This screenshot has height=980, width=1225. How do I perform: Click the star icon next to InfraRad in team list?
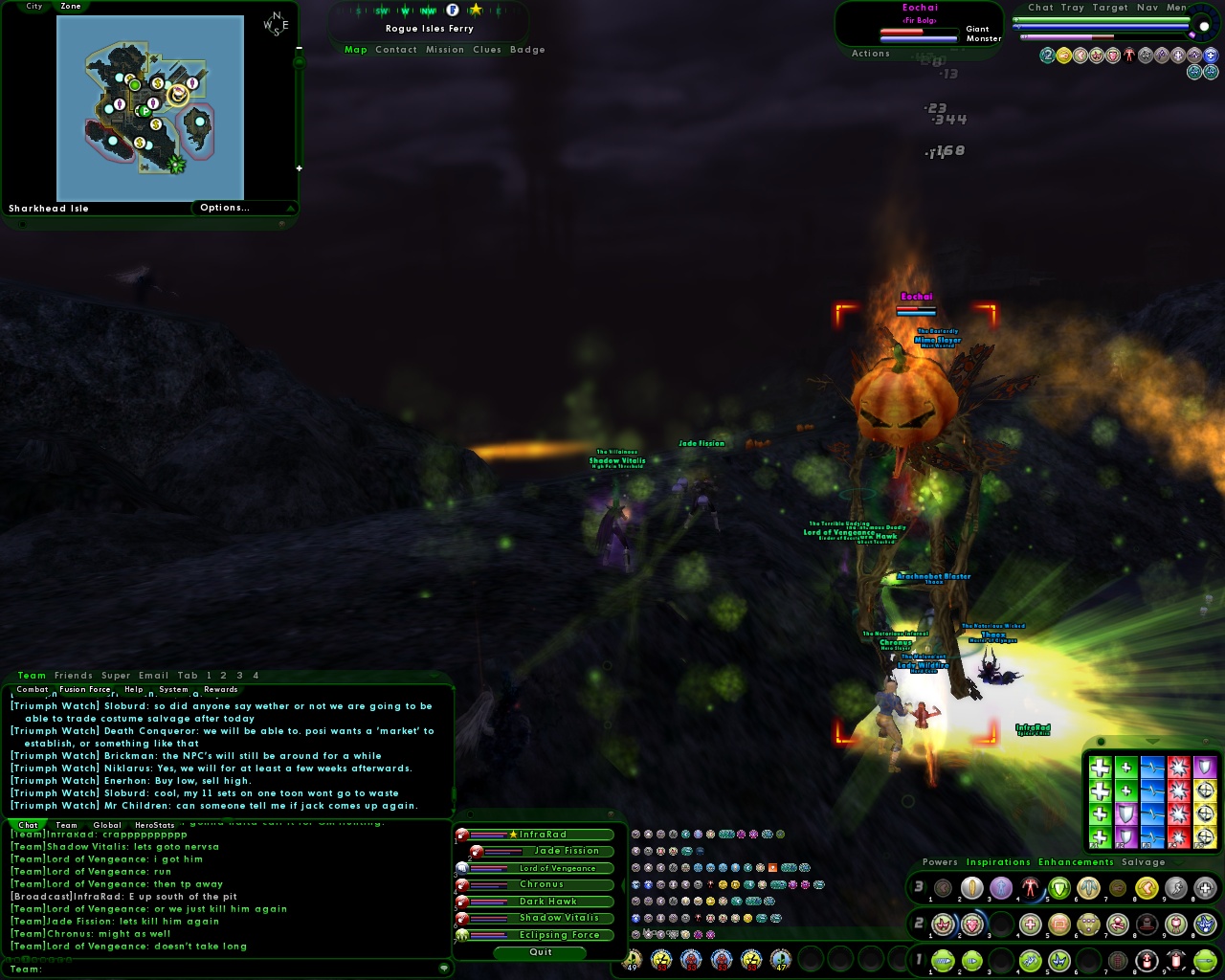513,835
